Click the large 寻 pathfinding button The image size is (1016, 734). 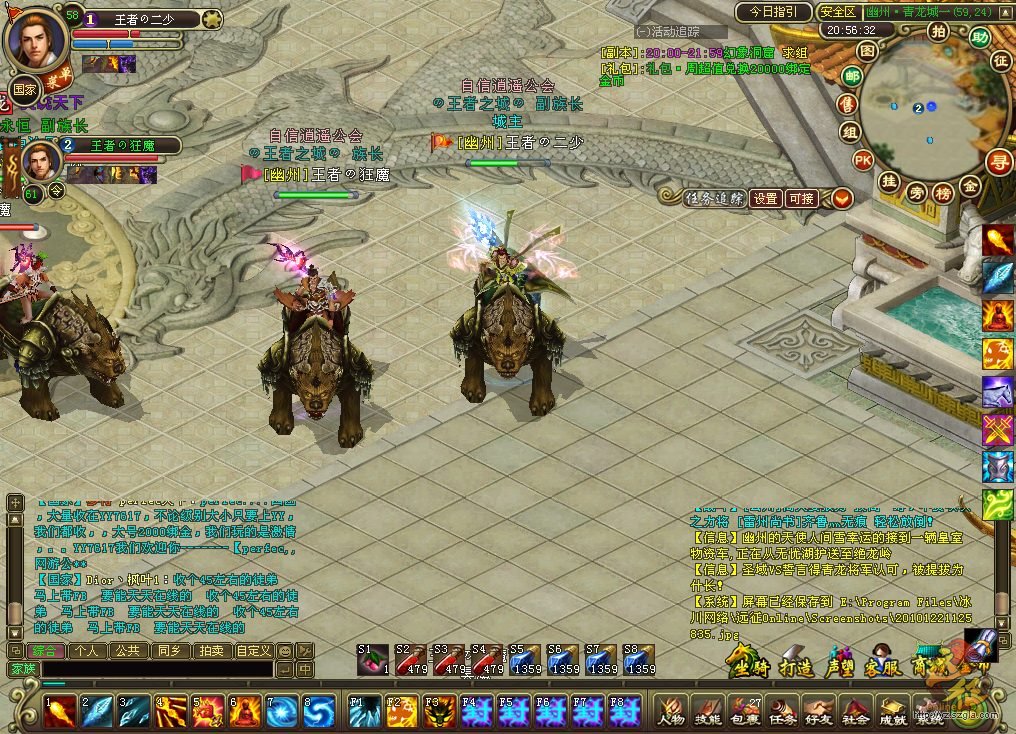pos(998,161)
